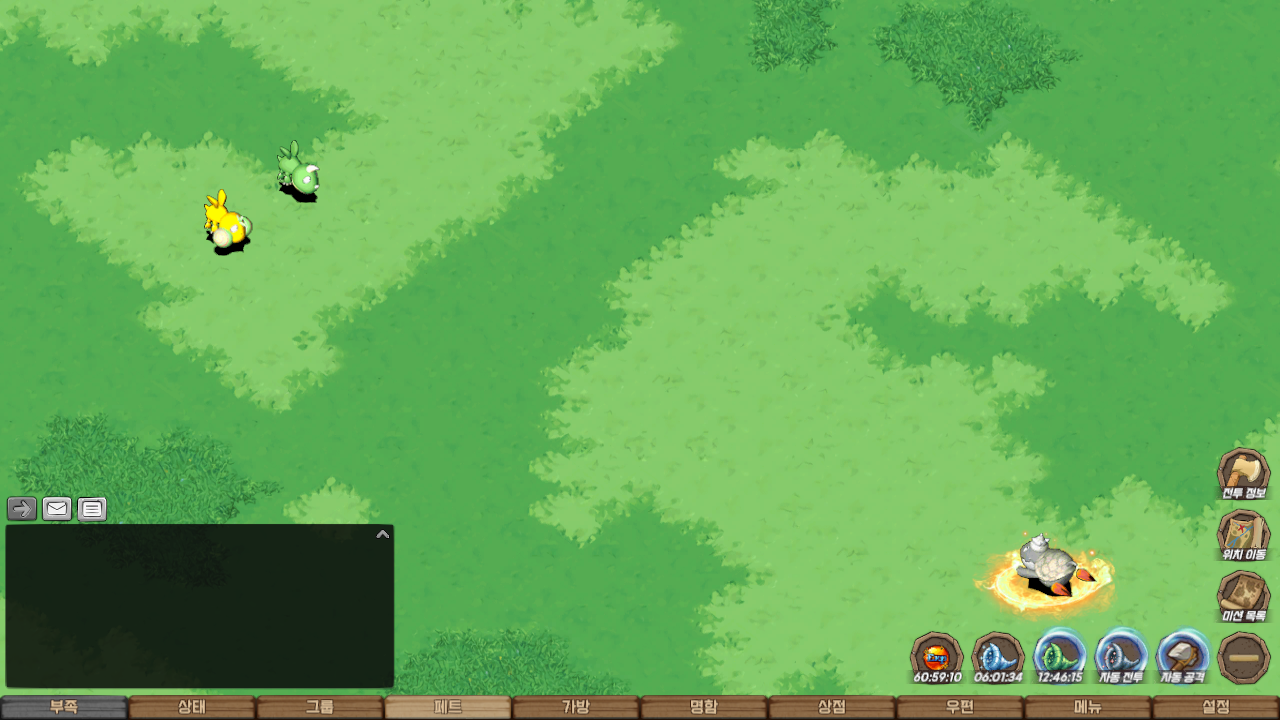Toggle 자동 전투 auto battle

pyautogui.click(x=1121, y=657)
